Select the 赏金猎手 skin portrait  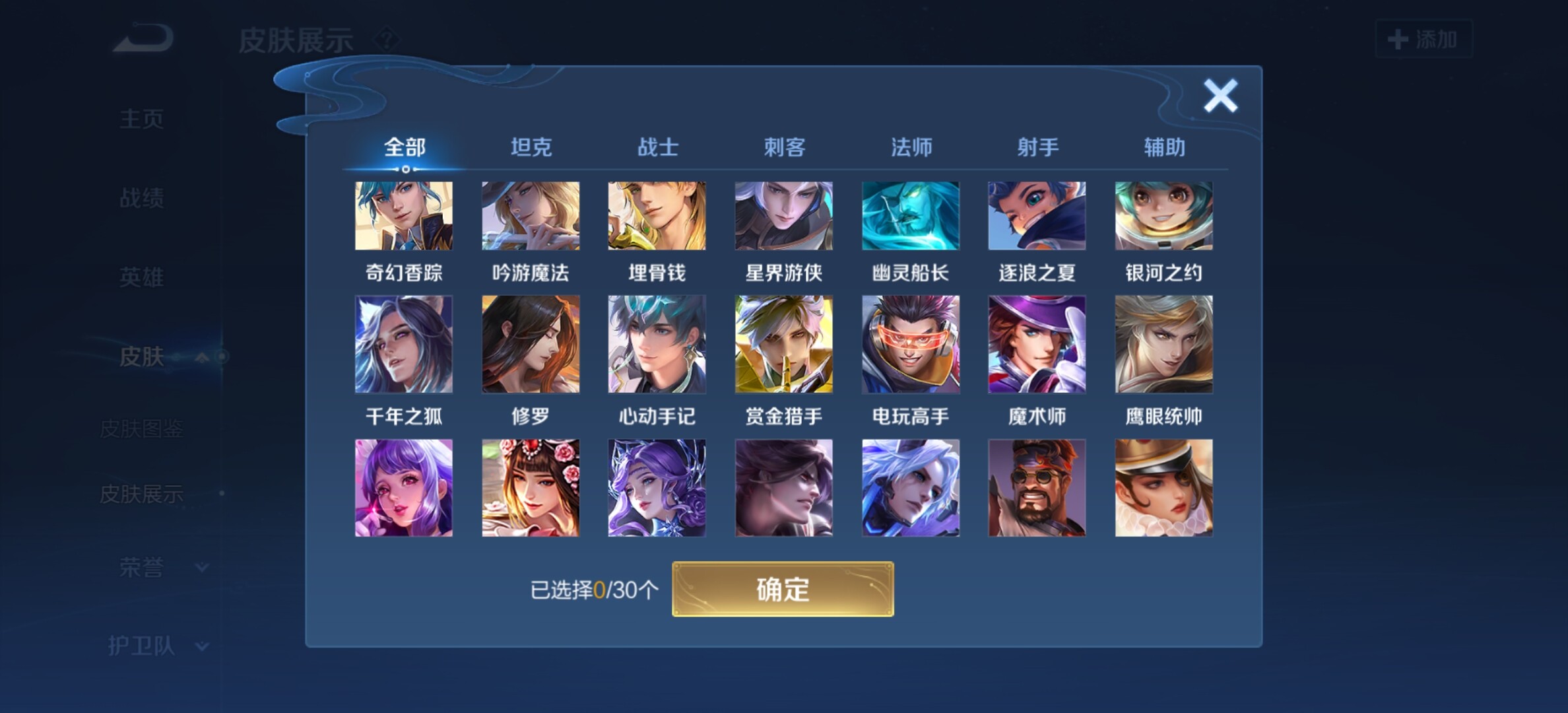coord(784,344)
